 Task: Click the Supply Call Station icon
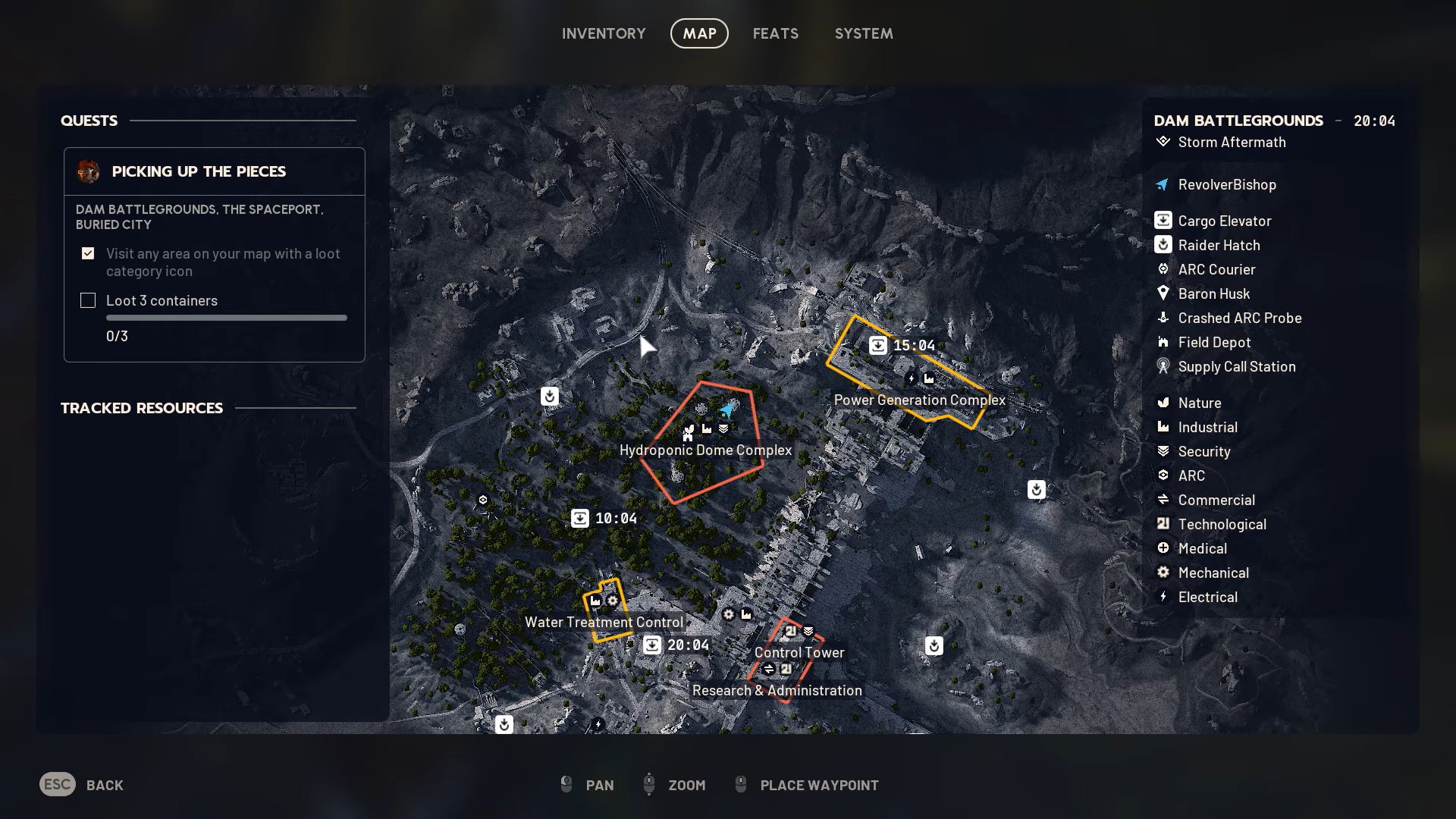click(1163, 366)
